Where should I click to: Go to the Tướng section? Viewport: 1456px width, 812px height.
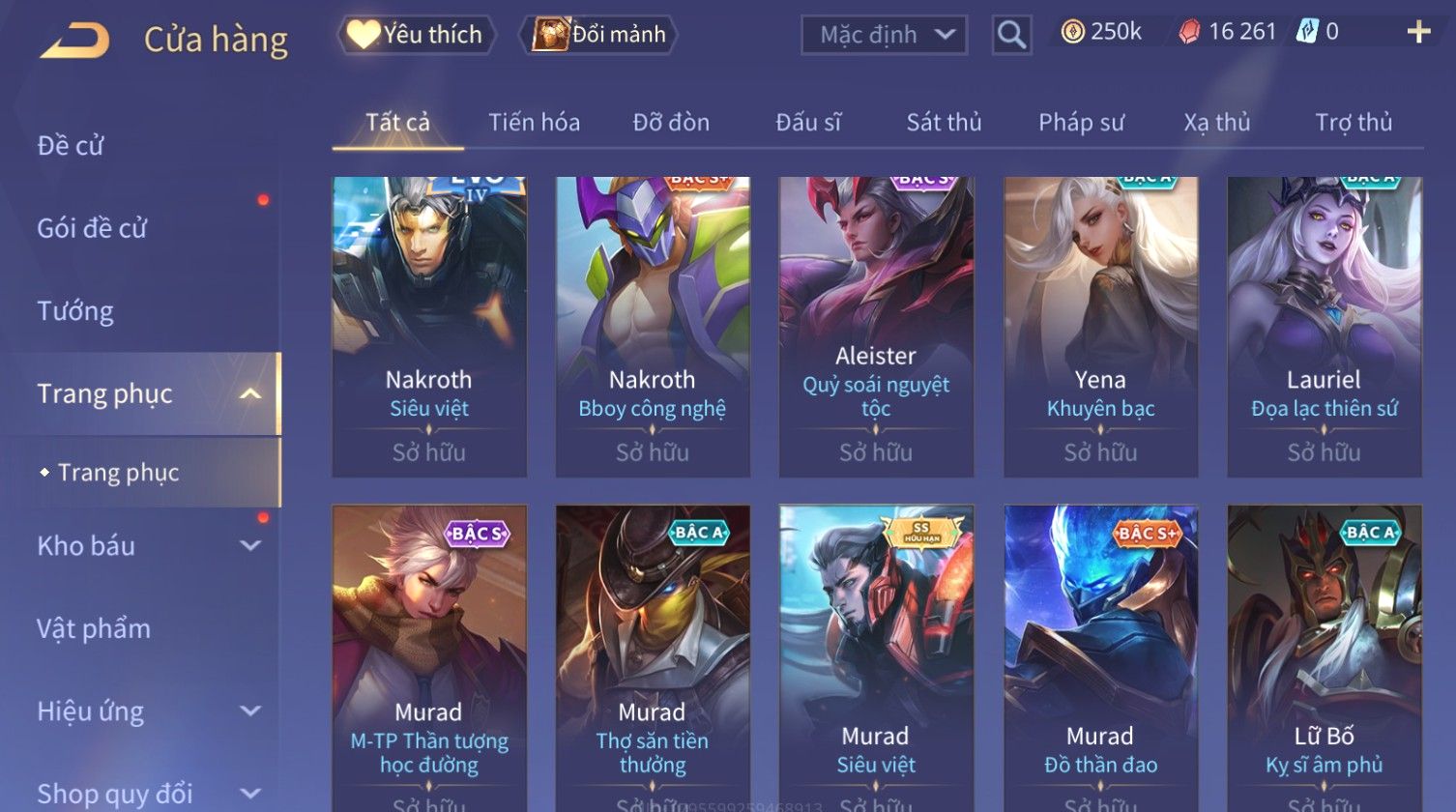[75, 311]
